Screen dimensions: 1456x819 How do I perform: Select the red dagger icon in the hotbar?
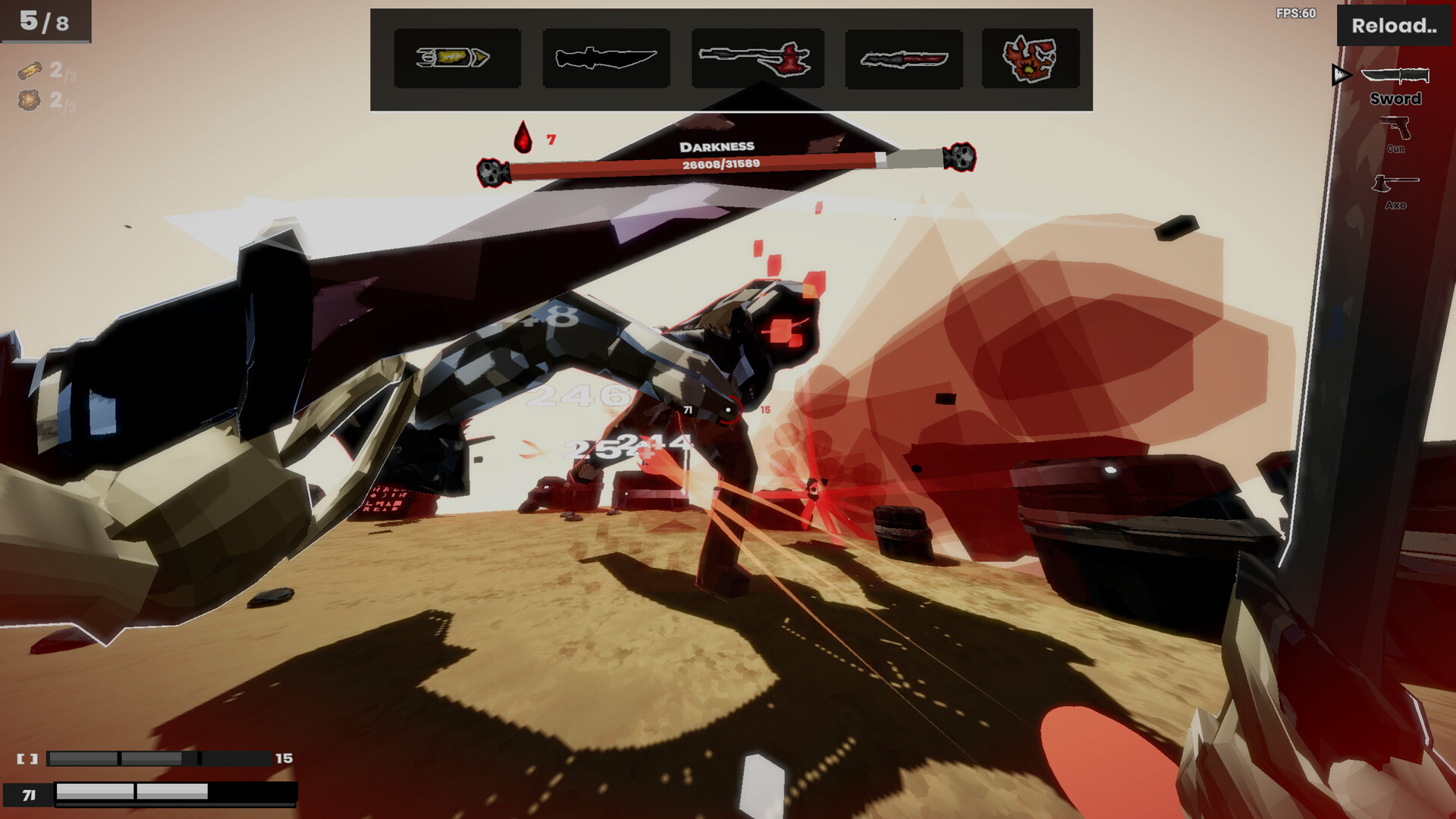tap(905, 58)
